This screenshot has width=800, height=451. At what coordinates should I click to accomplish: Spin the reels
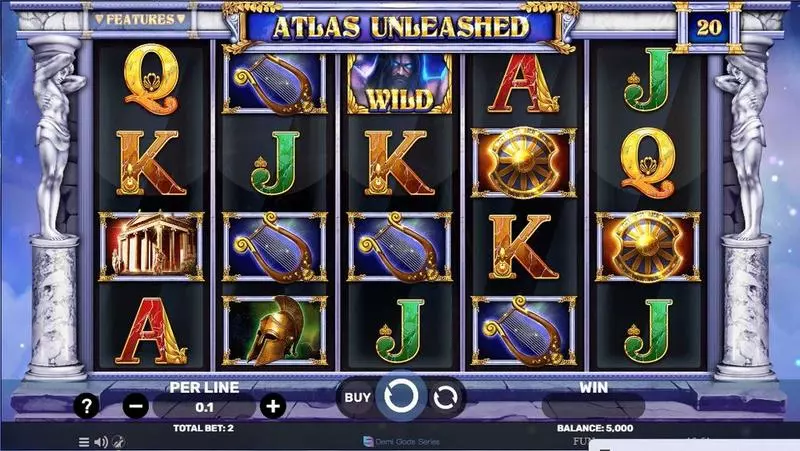[x=401, y=397]
